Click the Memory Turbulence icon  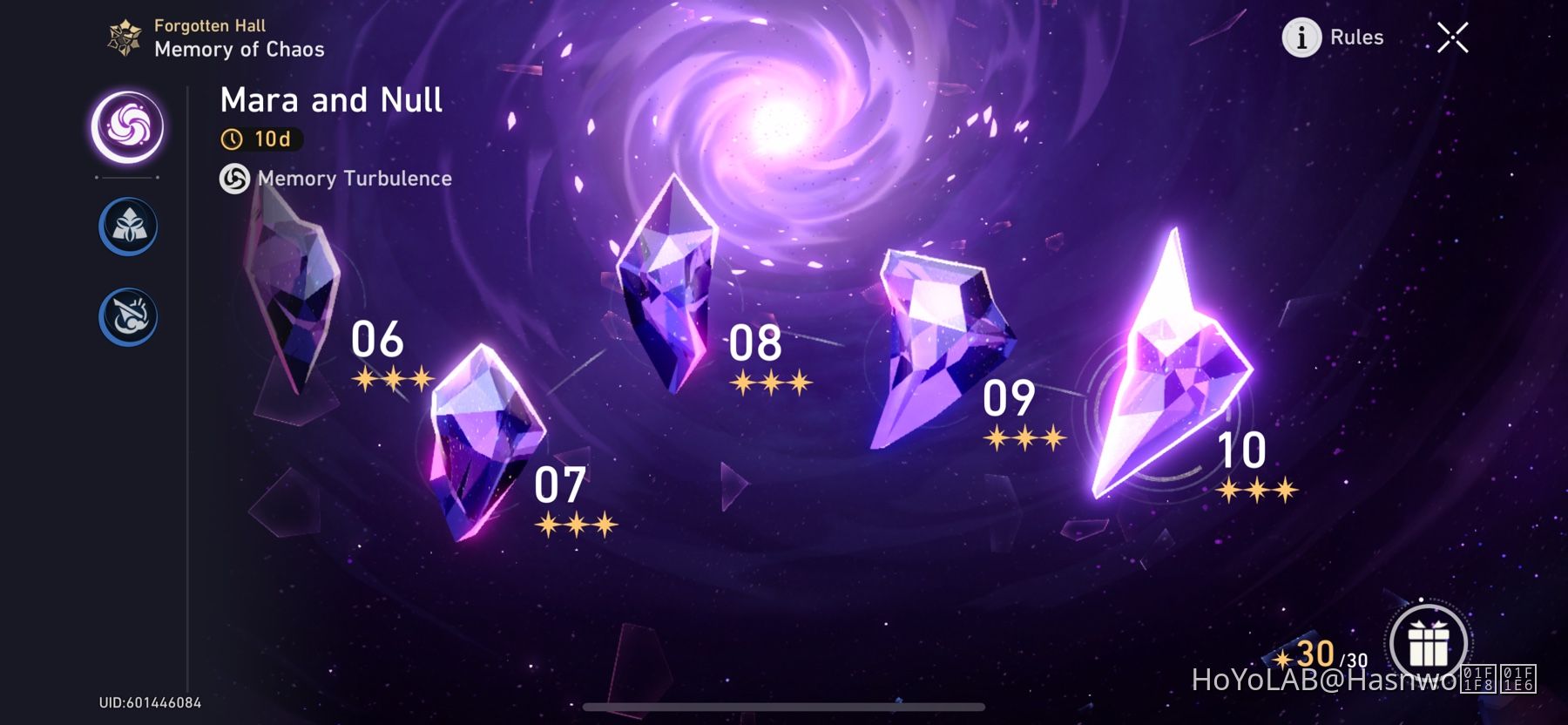pyautogui.click(x=233, y=180)
